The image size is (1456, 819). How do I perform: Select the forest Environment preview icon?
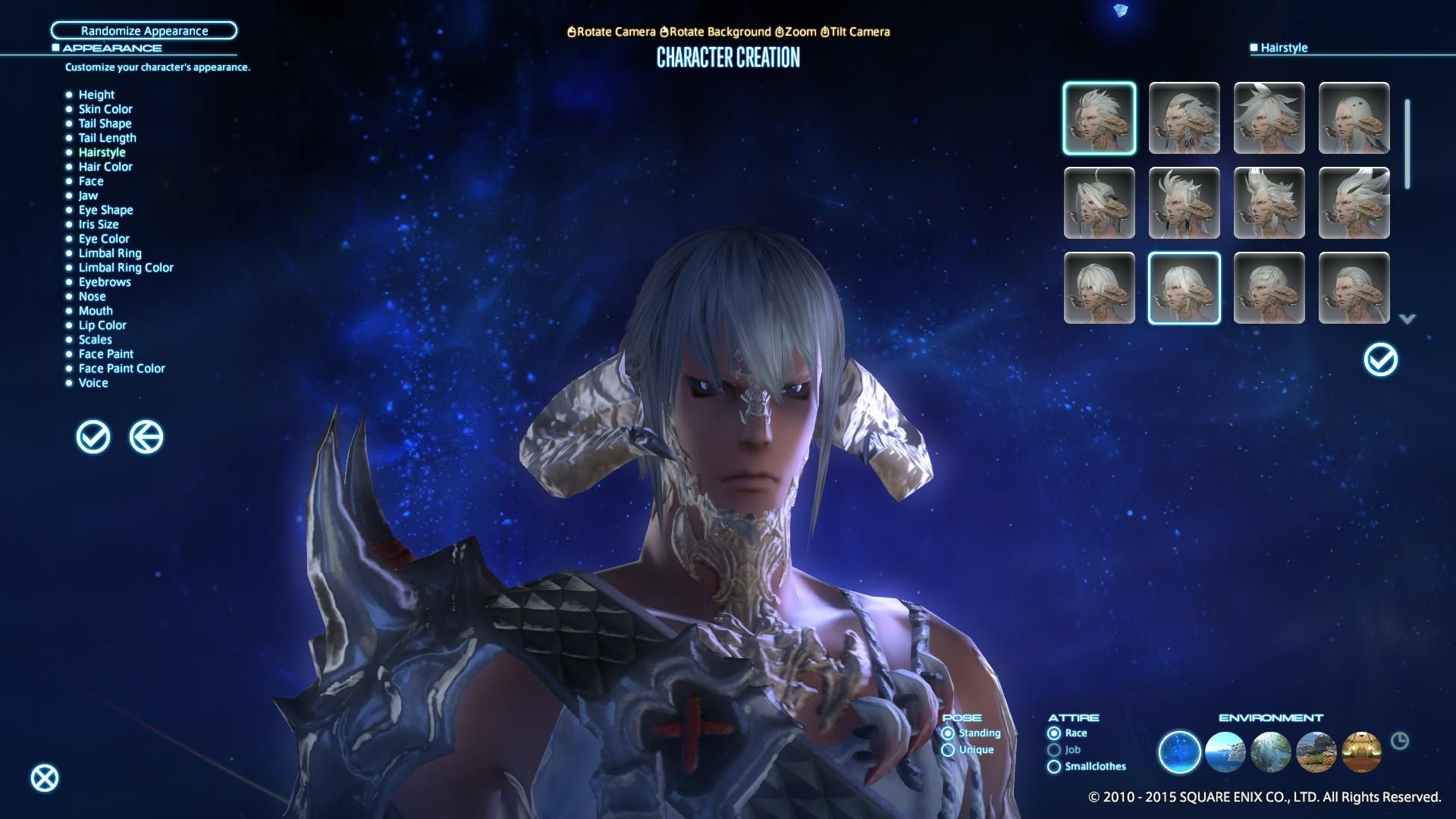(1272, 752)
